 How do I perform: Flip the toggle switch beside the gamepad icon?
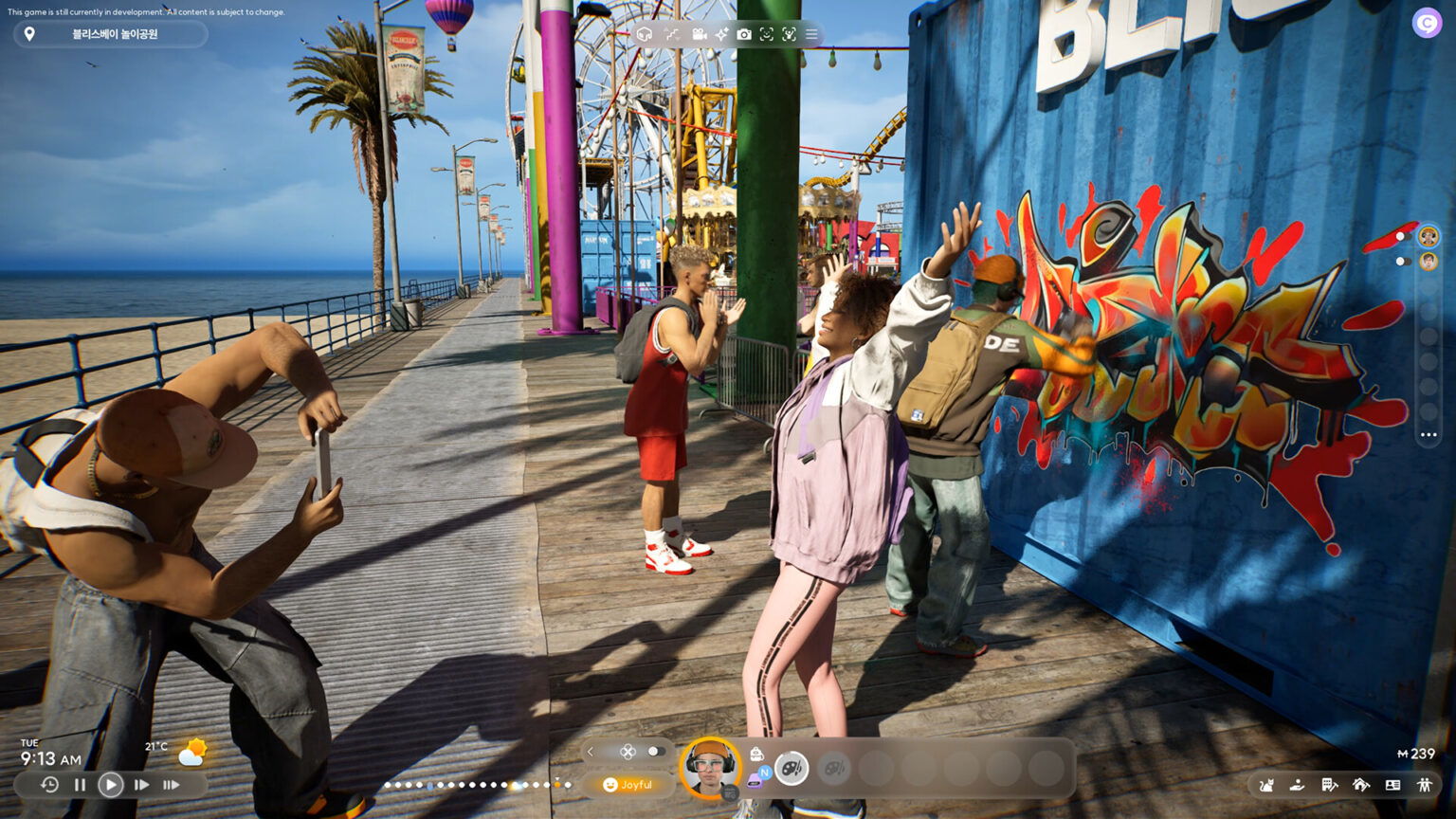coord(656,750)
